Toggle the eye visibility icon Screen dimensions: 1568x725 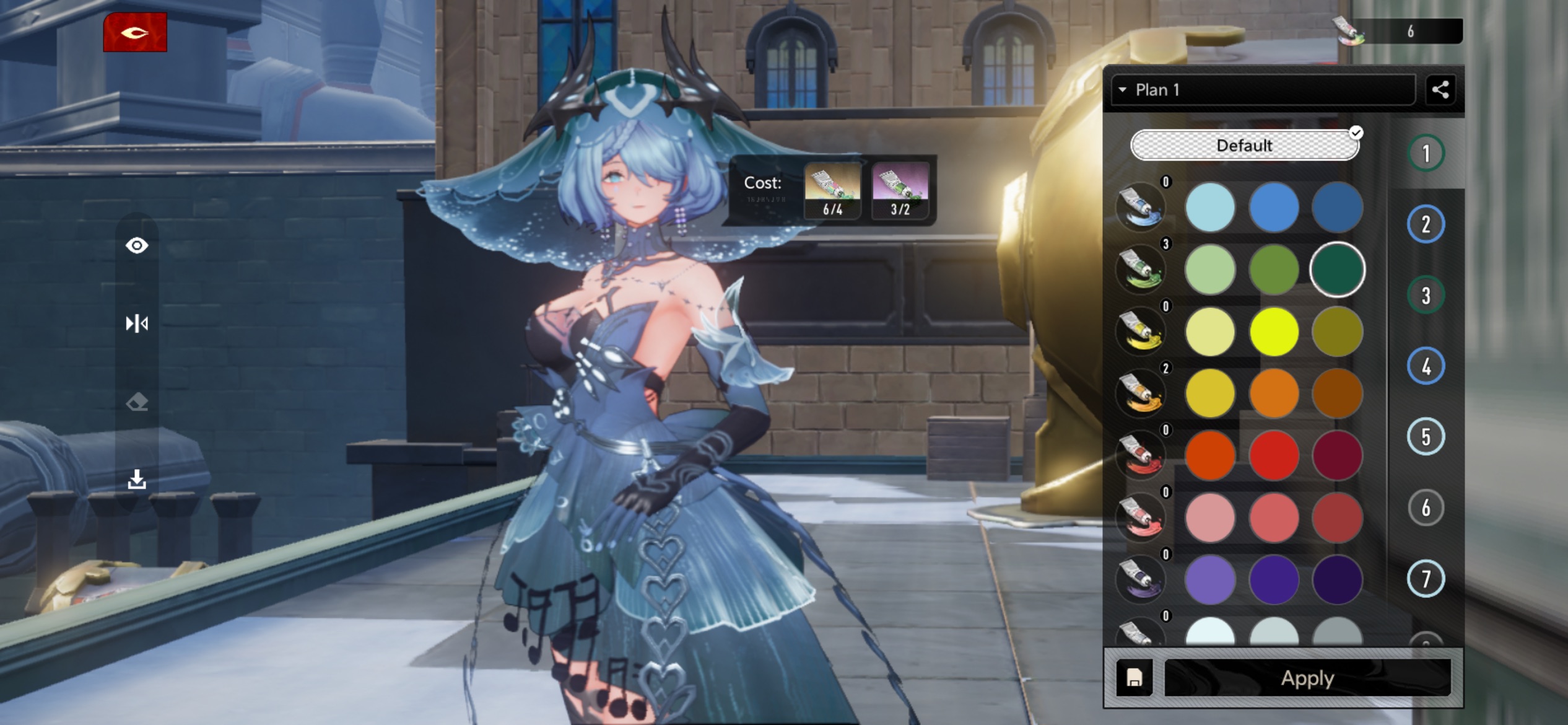137,246
